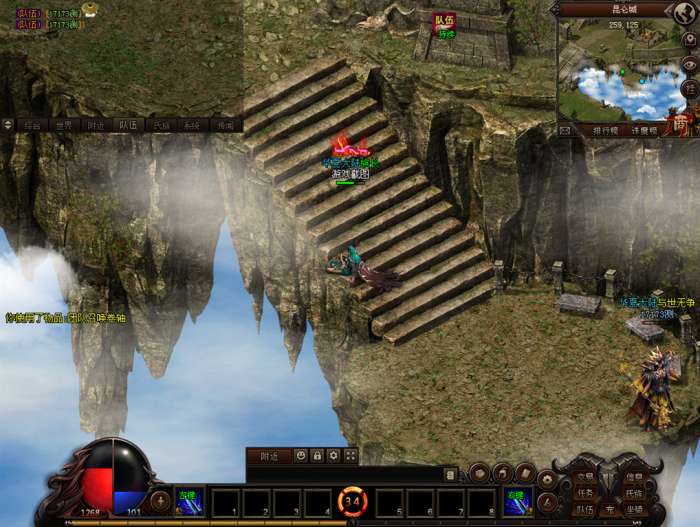
Task: Click the smiley emoji button
Action: pyautogui.click(x=301, y=455)
